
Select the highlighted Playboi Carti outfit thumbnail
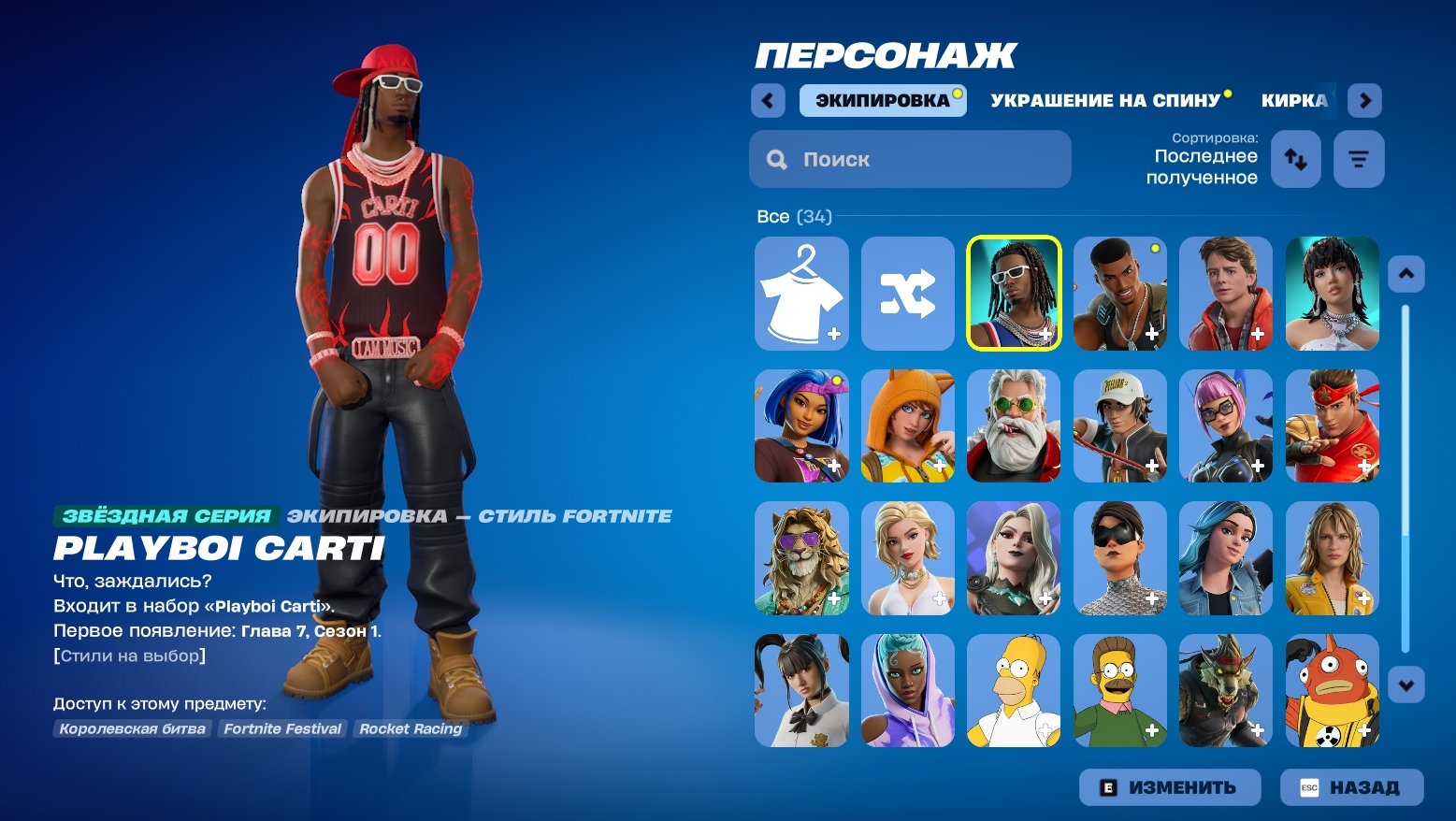click(x=1015, y=293)
